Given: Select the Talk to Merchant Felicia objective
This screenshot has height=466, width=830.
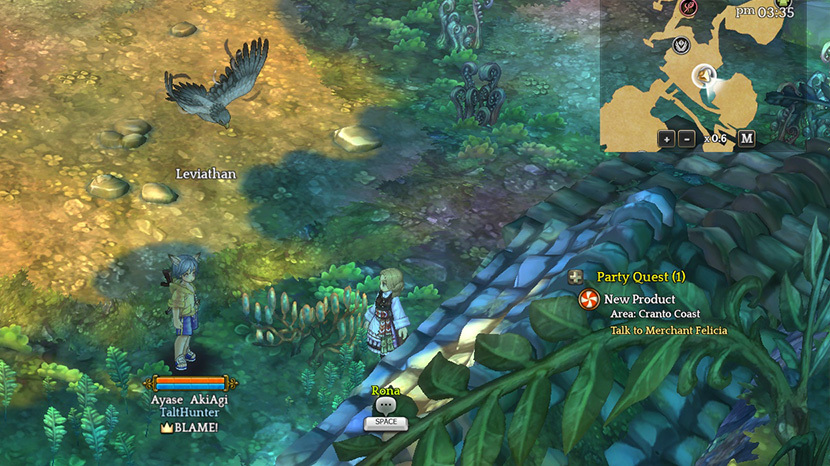Looking at the screenshot, I should [x=668, y=330].
